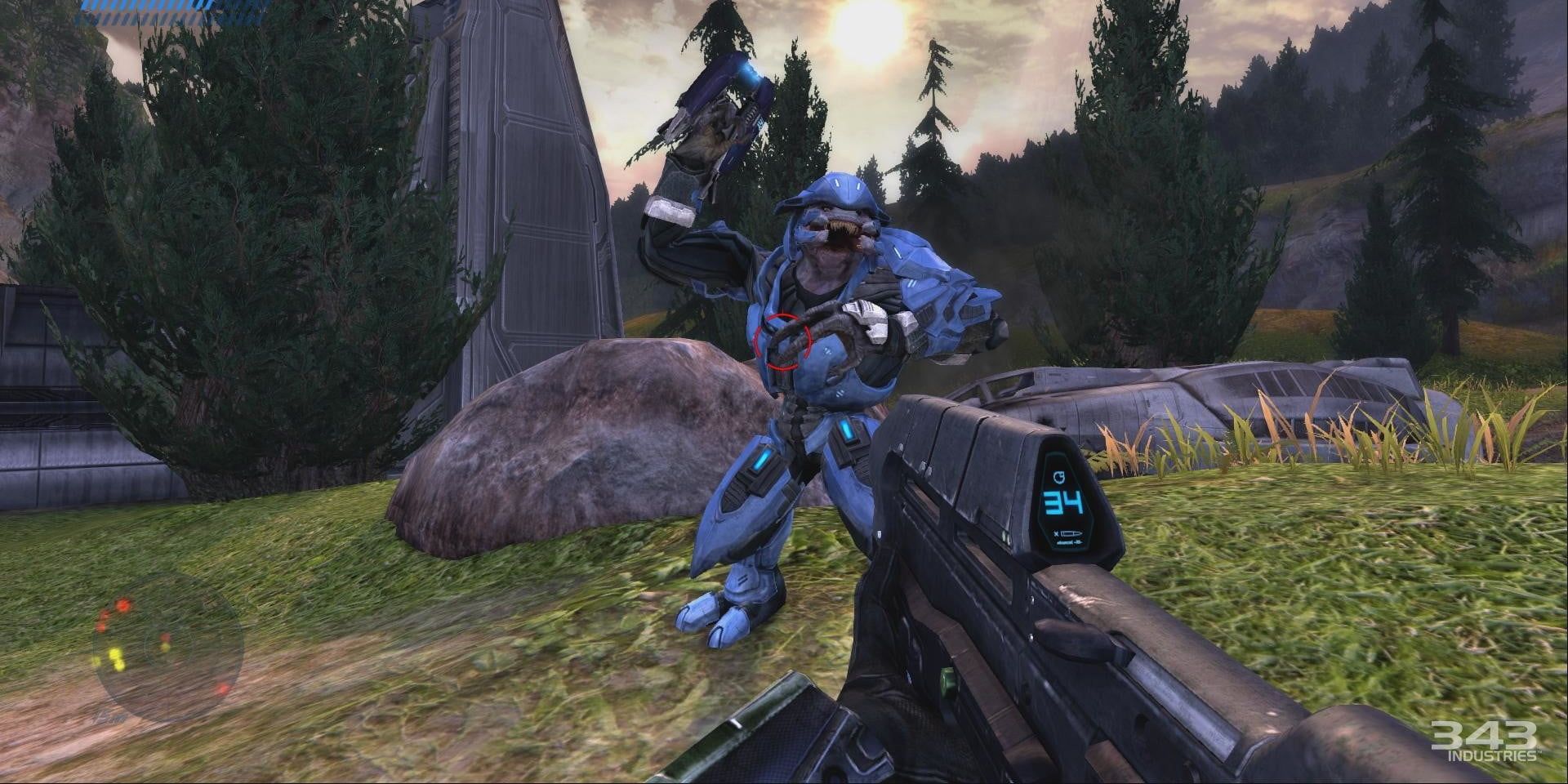1568x784 pixels.
Task: Click the bullet icon below the ammo counter
Action: pyautogui.click(x=1070, y=534)
